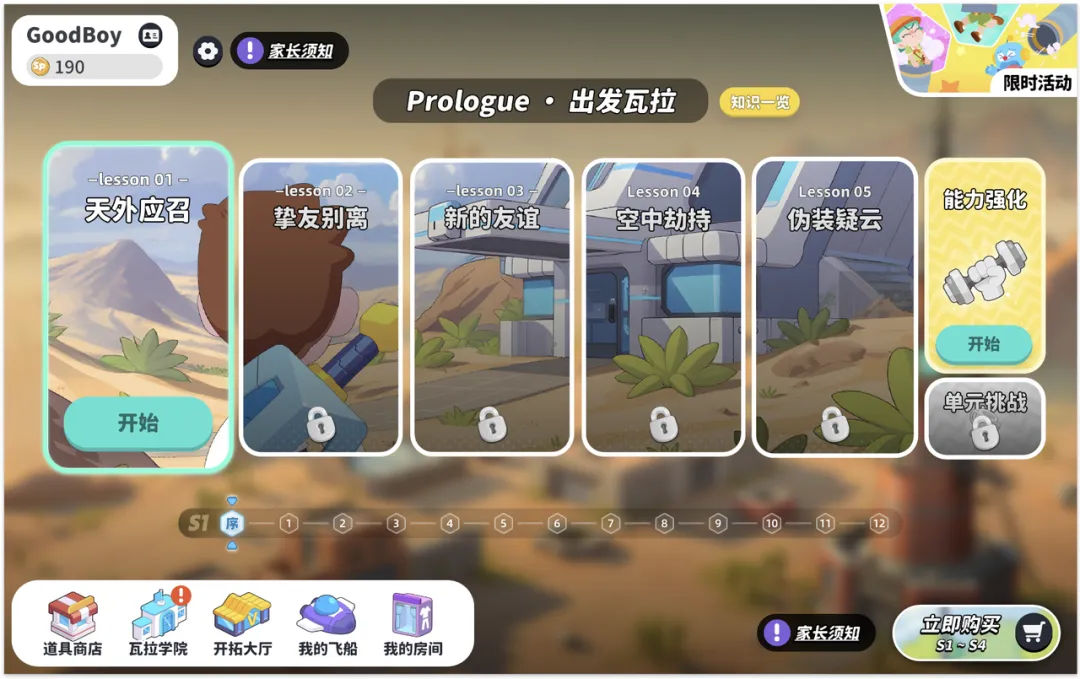Open 我的房间 room
This screenshot has height=679, width=1080.
[x=412, y=625]
